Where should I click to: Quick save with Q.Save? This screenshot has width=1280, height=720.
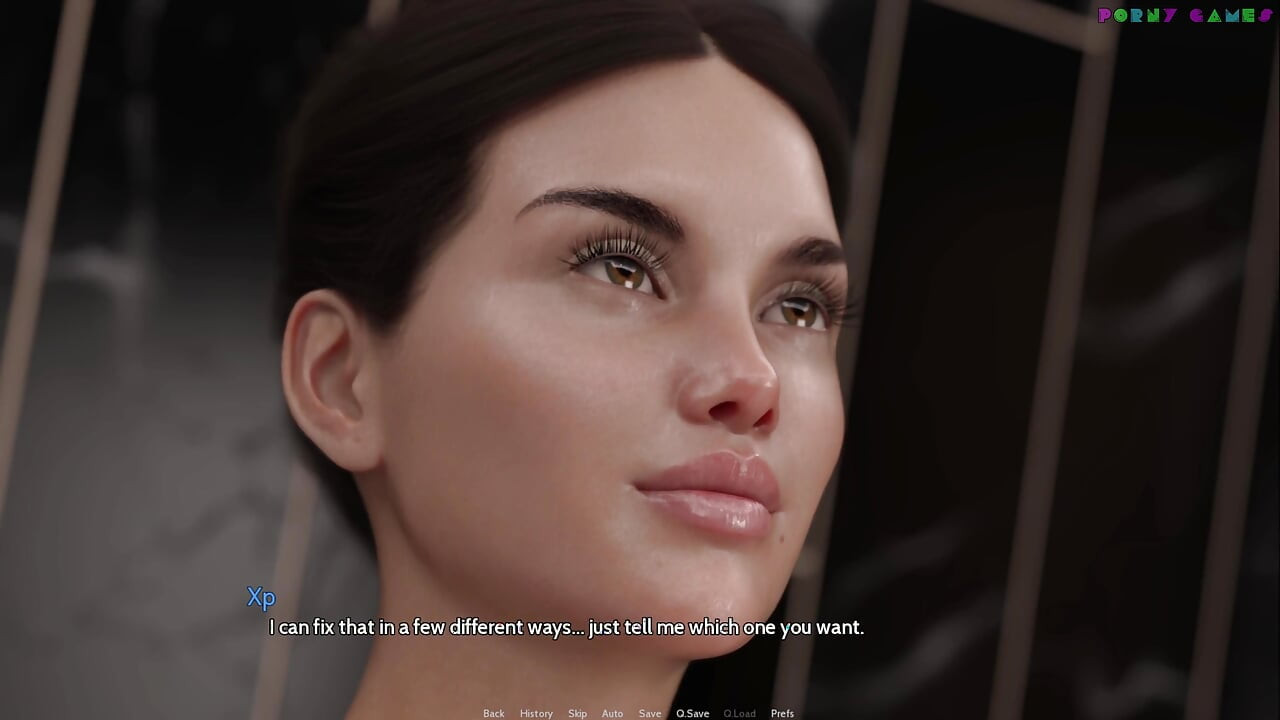click(x=692, y=713)
